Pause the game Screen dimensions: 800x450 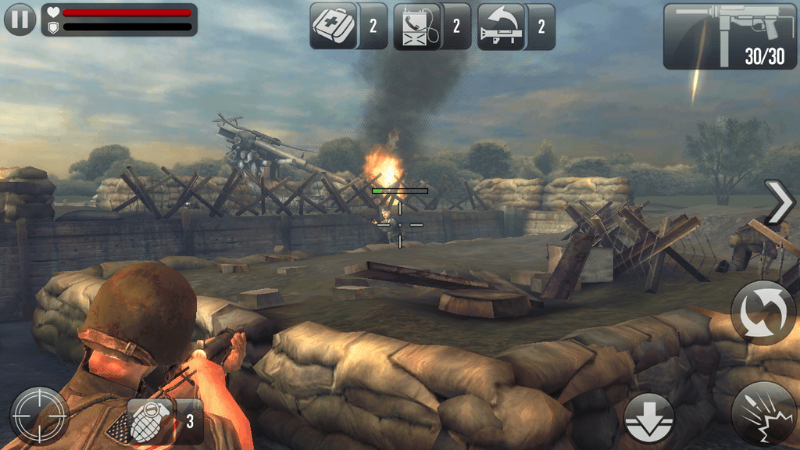click(x=20, y=19)
